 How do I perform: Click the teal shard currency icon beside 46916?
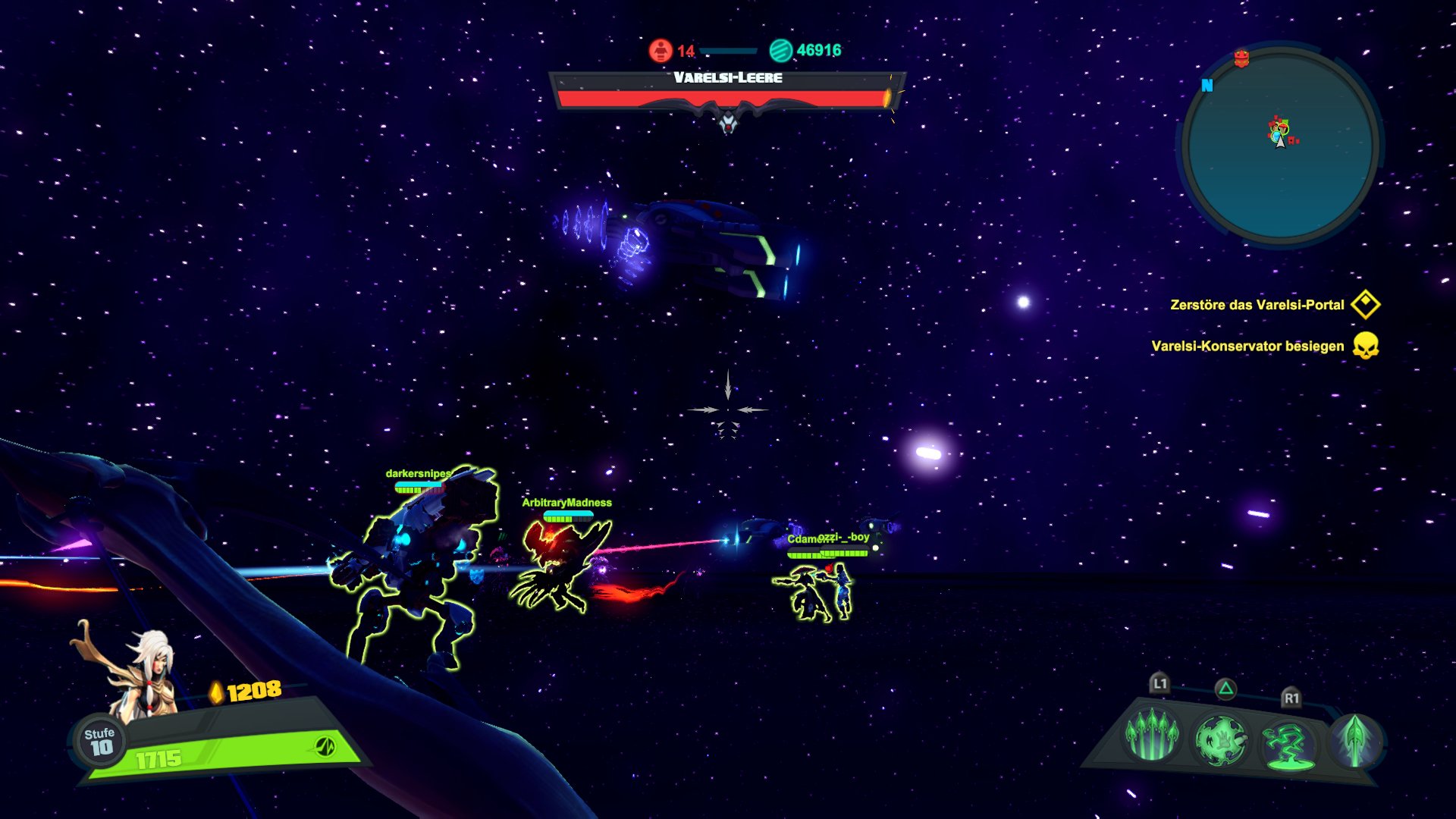780,52
